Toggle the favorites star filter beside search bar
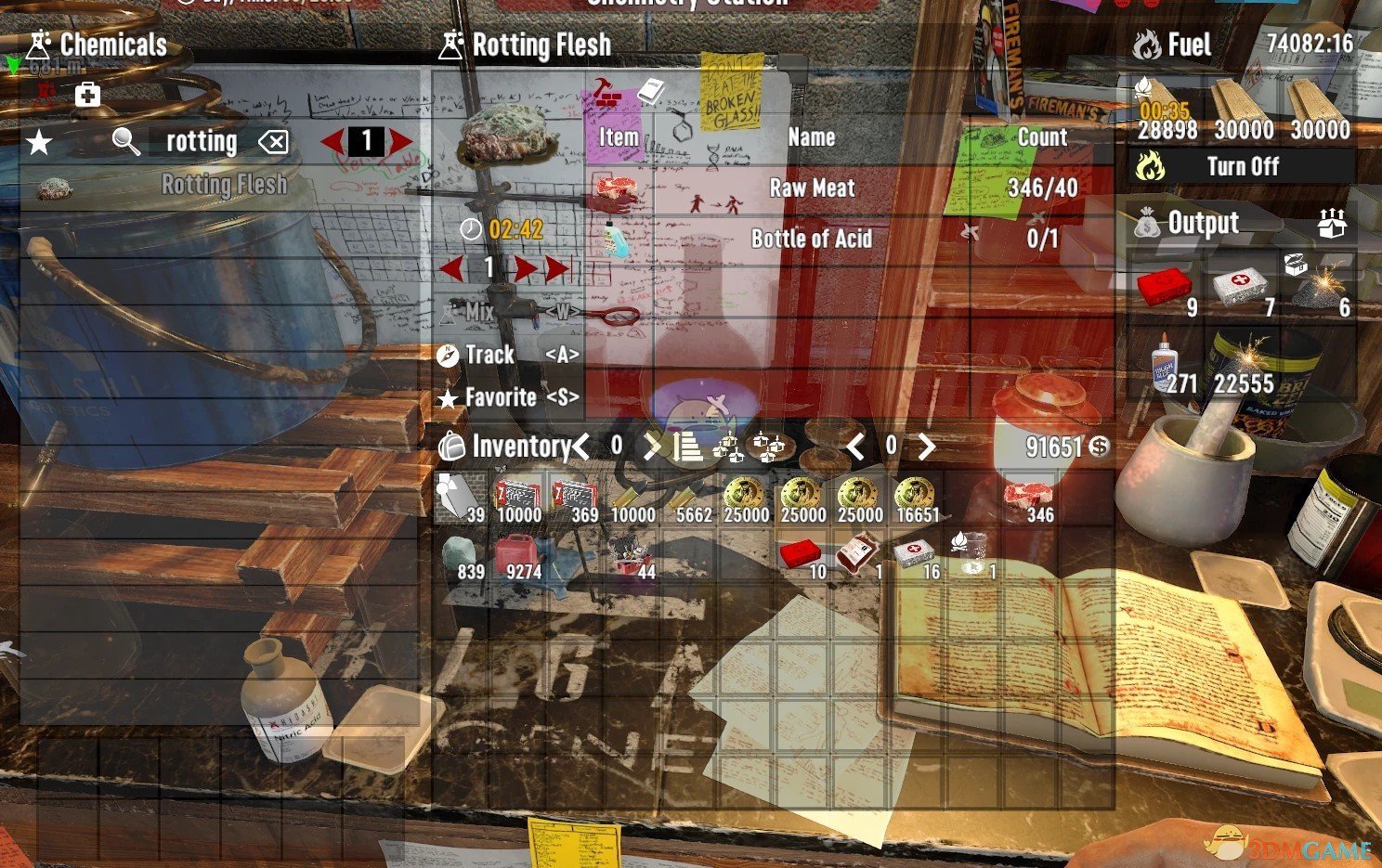1382x868 pixels. point(37,141)
